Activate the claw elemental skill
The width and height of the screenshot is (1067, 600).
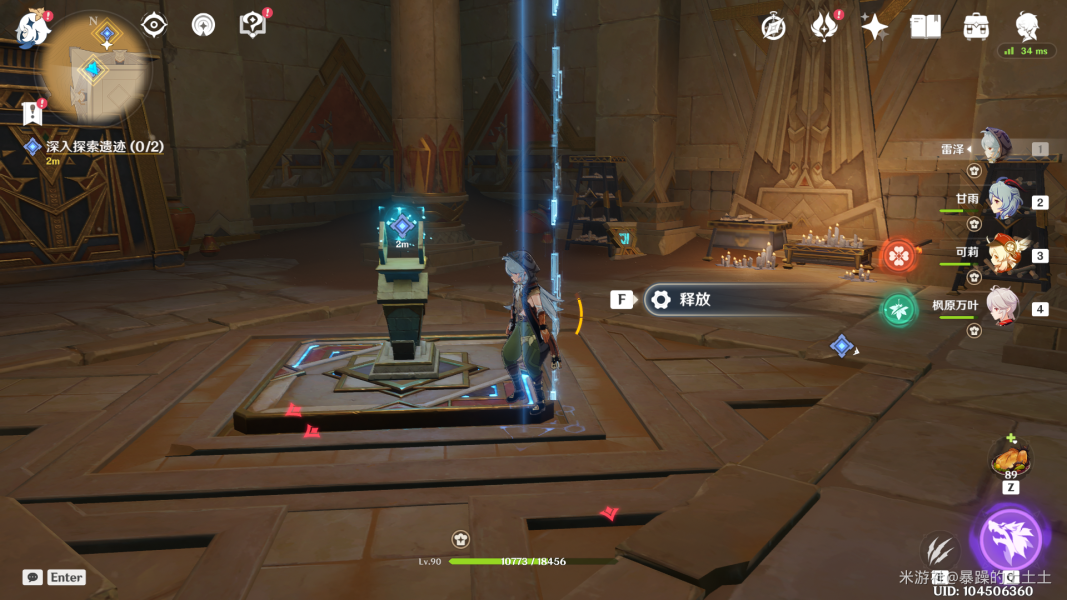tap(939, 548)
